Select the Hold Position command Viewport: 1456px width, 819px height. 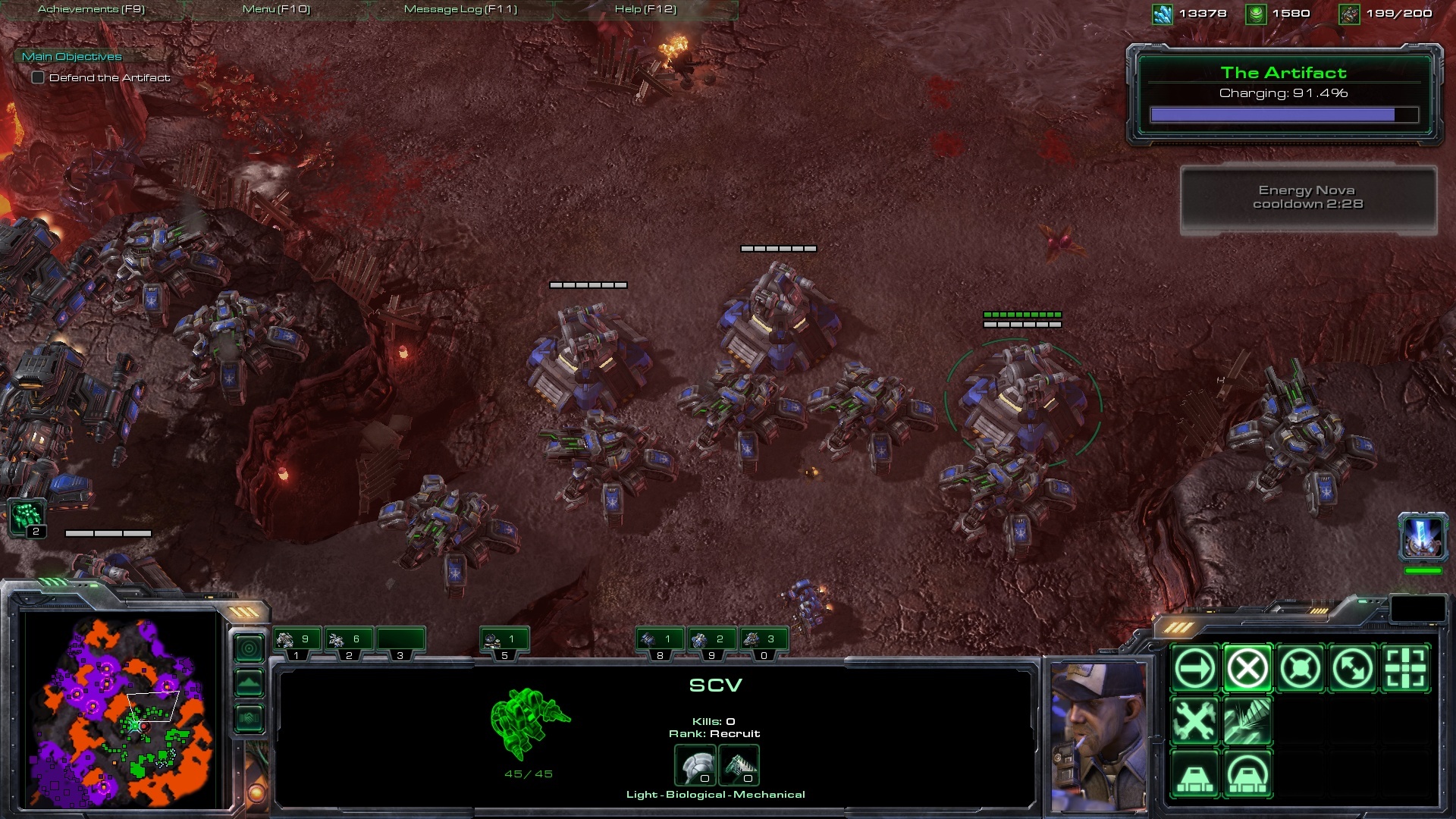click(1300, 669)
